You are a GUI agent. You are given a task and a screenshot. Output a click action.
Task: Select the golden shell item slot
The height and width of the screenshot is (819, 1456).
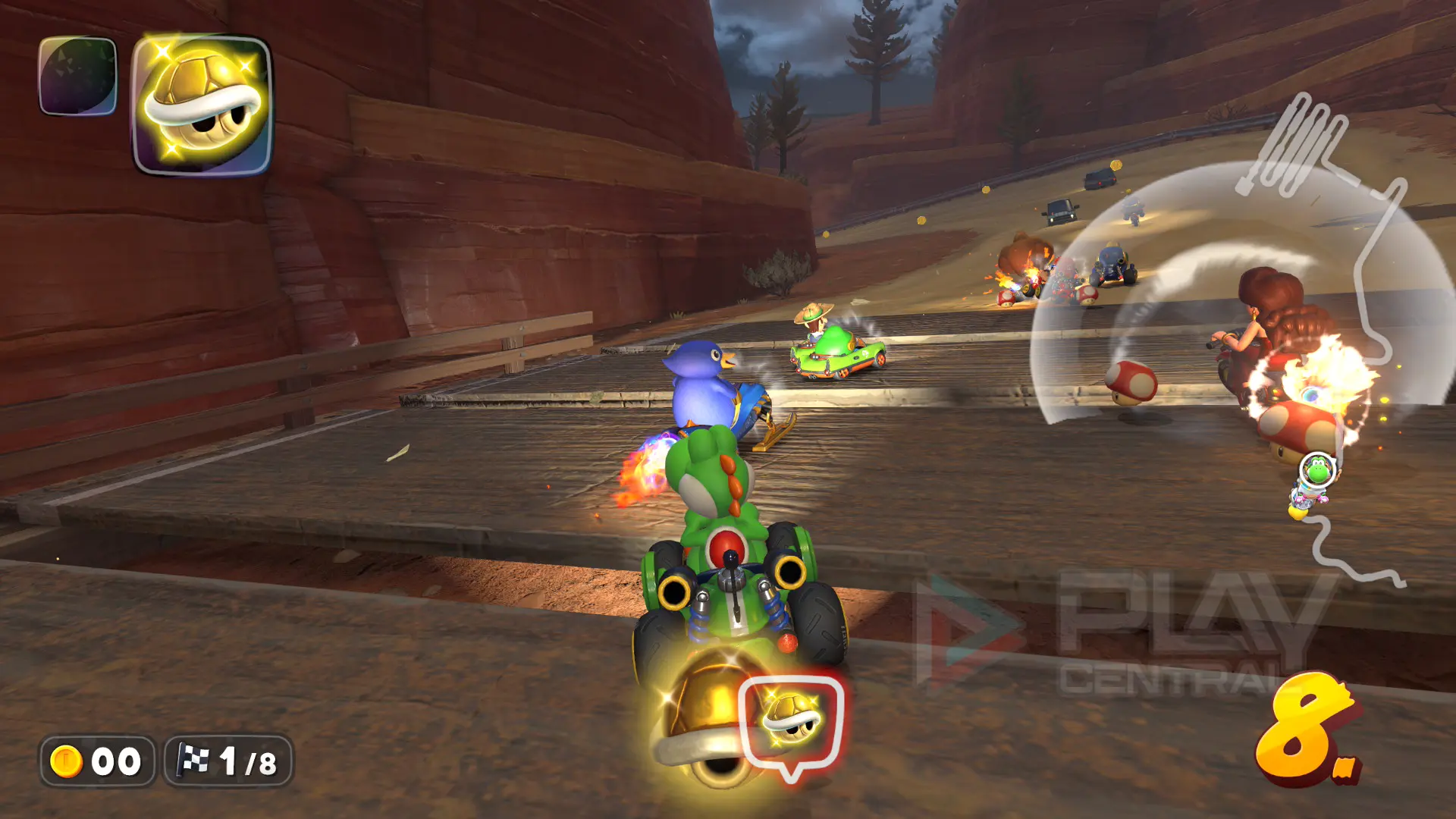(x=202, y=105)
